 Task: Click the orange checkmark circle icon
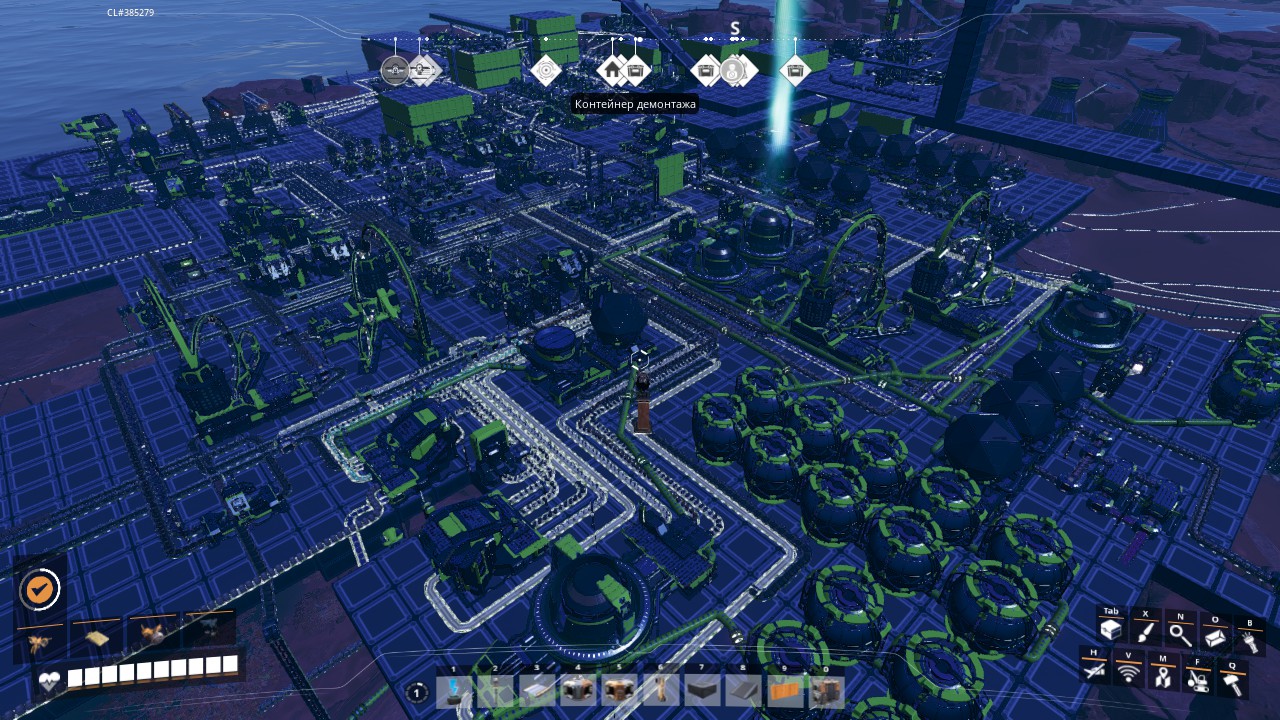pyautogui.click(x=39, y=589)
